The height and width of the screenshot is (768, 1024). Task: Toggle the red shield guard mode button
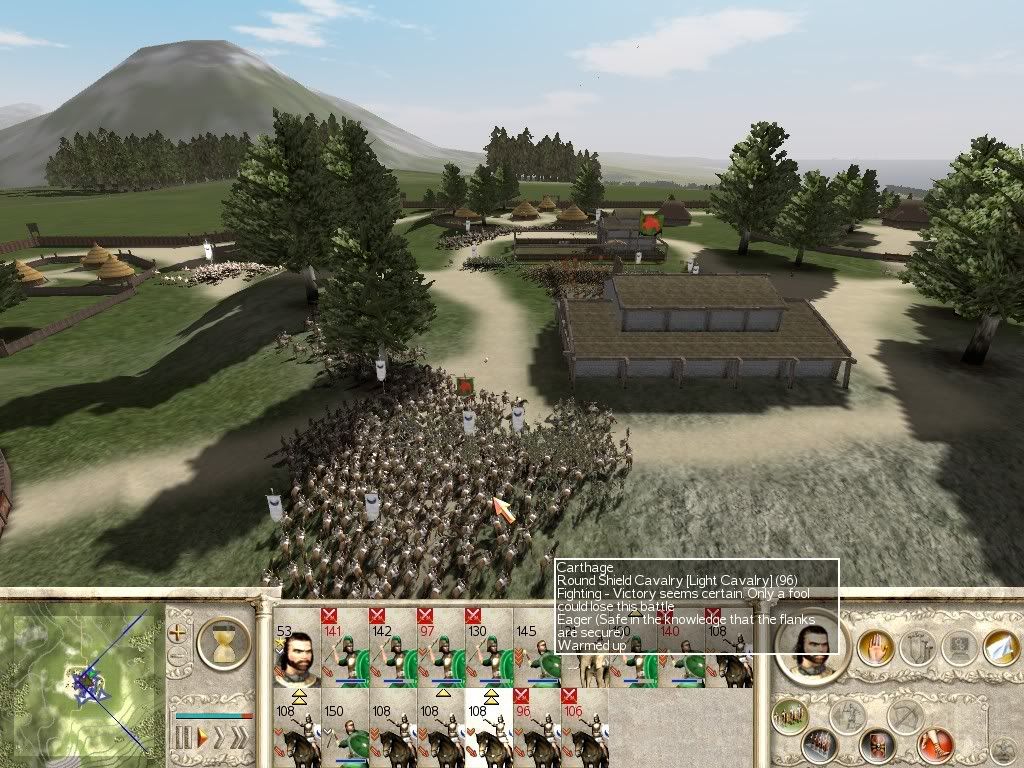click(x=878, y=745)
